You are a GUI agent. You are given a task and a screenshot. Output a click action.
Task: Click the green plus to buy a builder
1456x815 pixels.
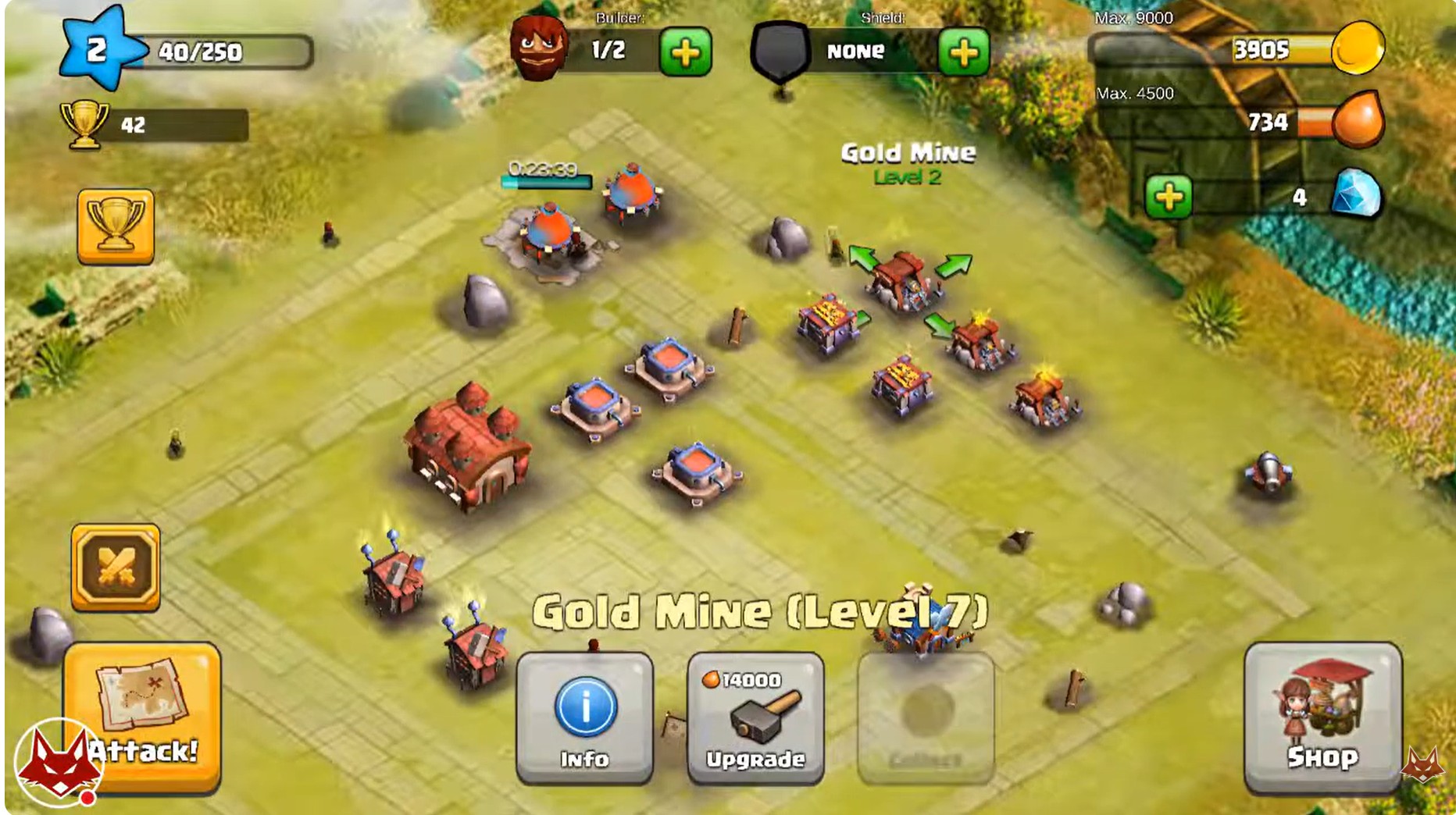[x=685, y=53]
